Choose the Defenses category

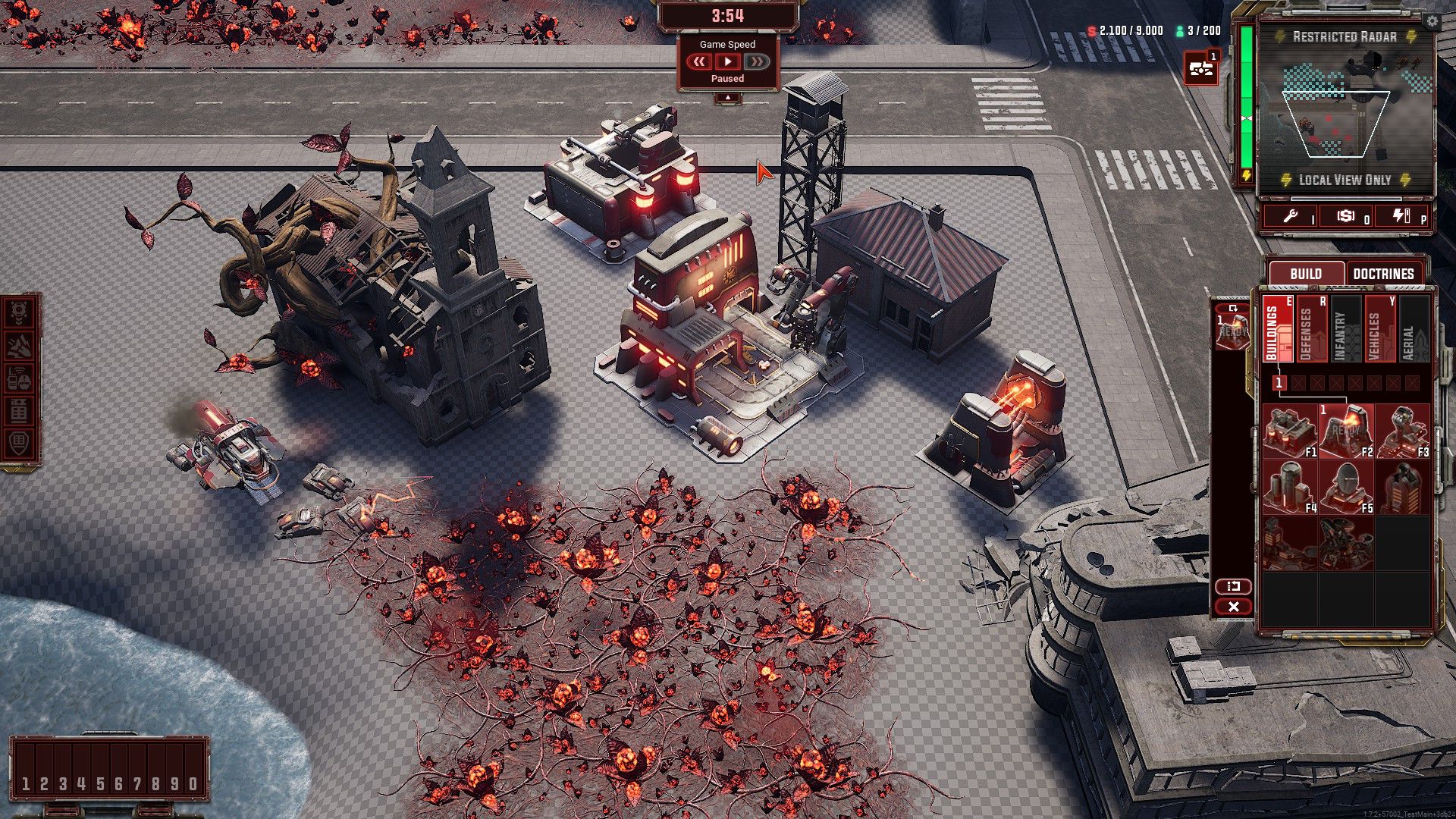(x=1312, y=329)
